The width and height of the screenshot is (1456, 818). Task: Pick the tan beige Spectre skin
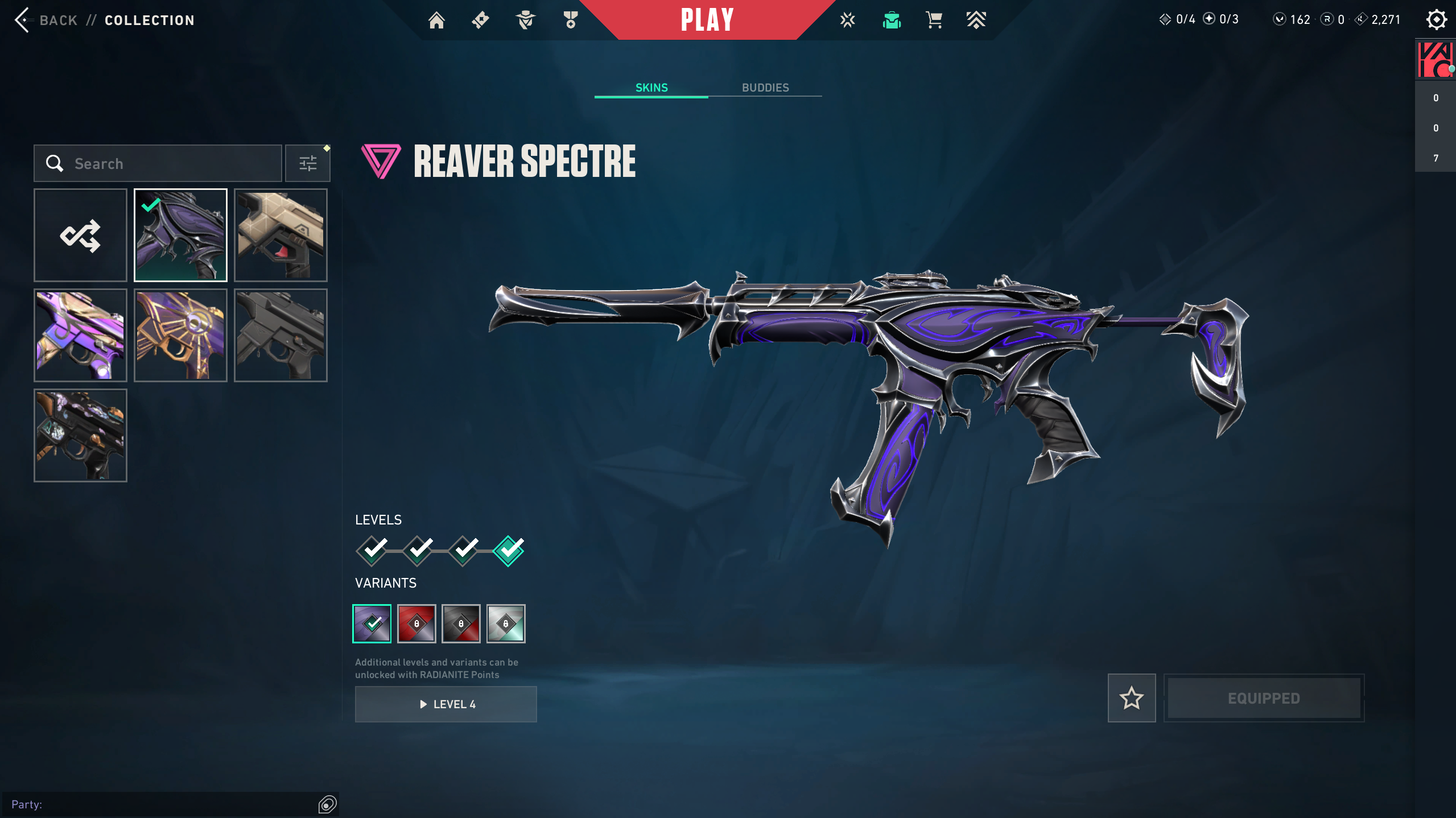pyautogui.click(x=281, y=236)
